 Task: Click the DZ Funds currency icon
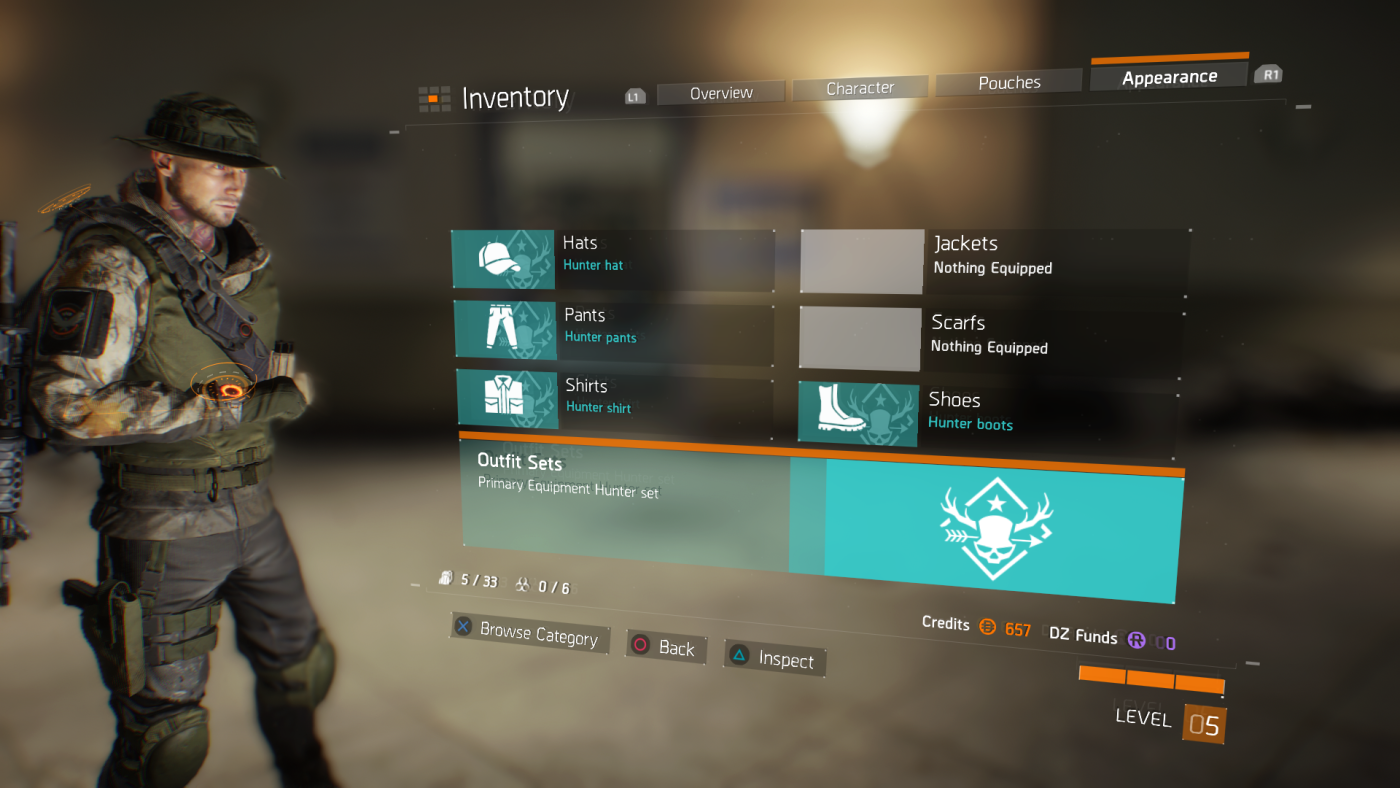[x=1137, y=639]
